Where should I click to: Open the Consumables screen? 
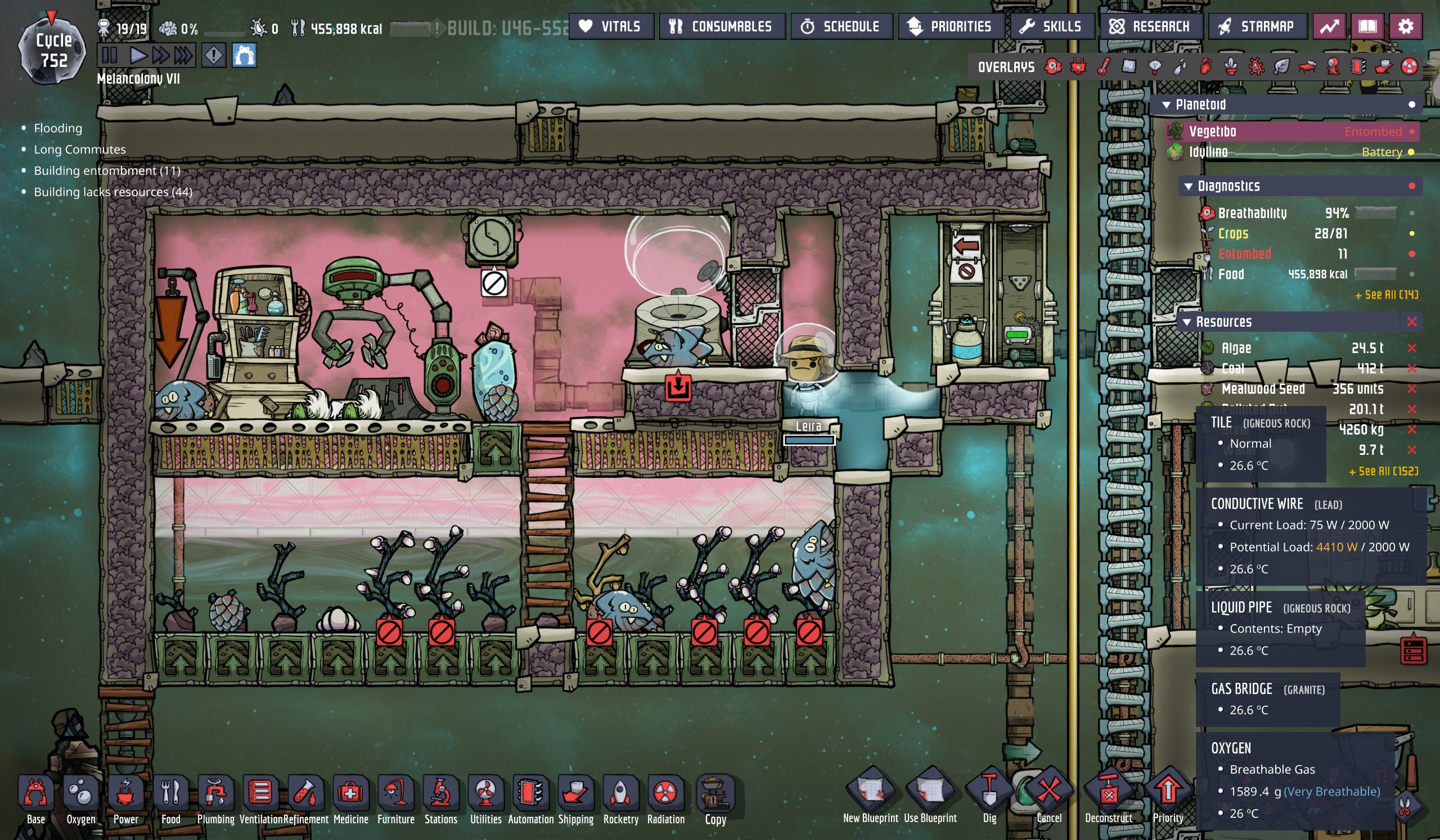click(x=722, y=26)
